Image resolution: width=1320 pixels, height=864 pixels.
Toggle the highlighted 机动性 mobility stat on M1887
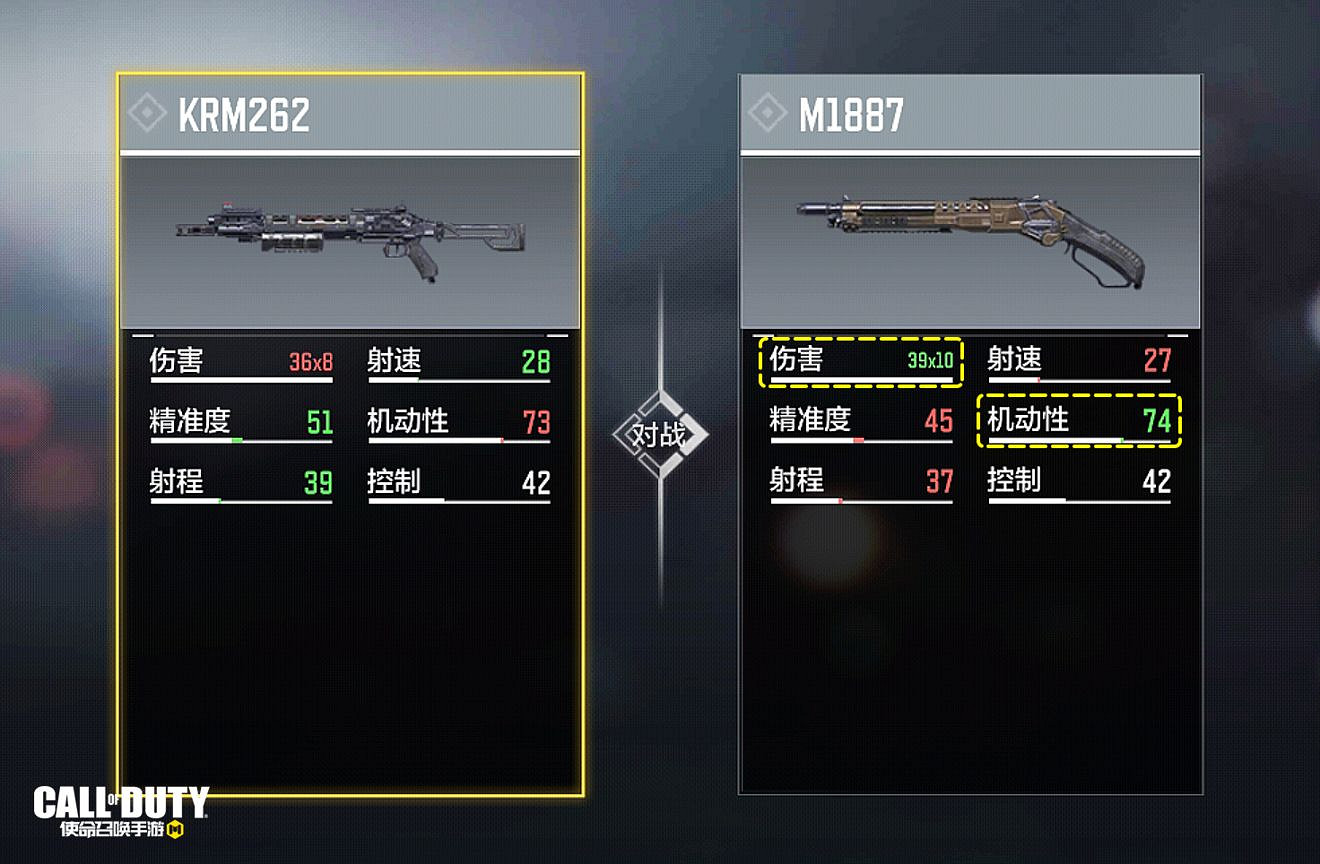tap(1080, 422)
